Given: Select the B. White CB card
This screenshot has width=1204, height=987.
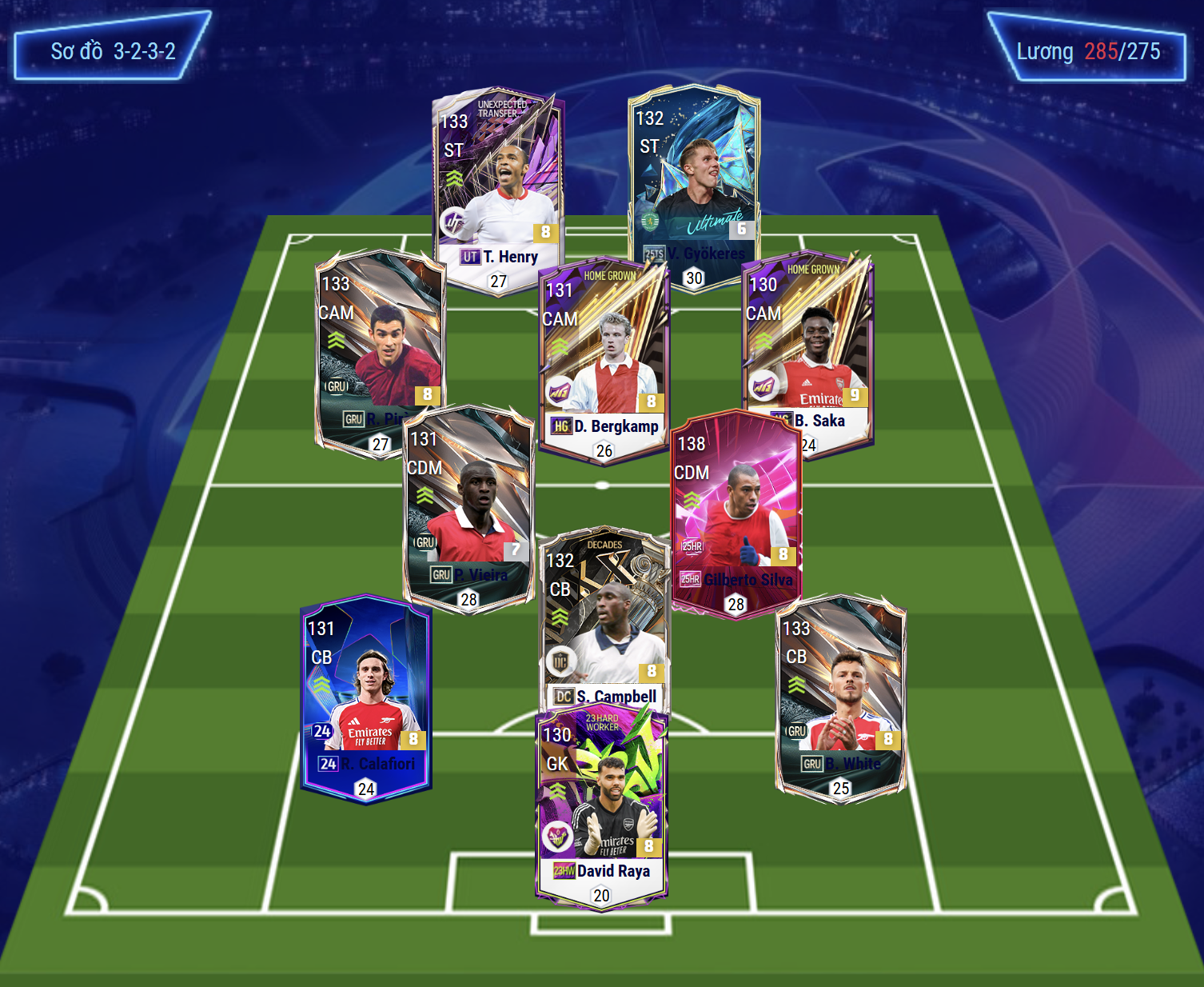Looking at the screenshot, I should click(x=841, y=696).
